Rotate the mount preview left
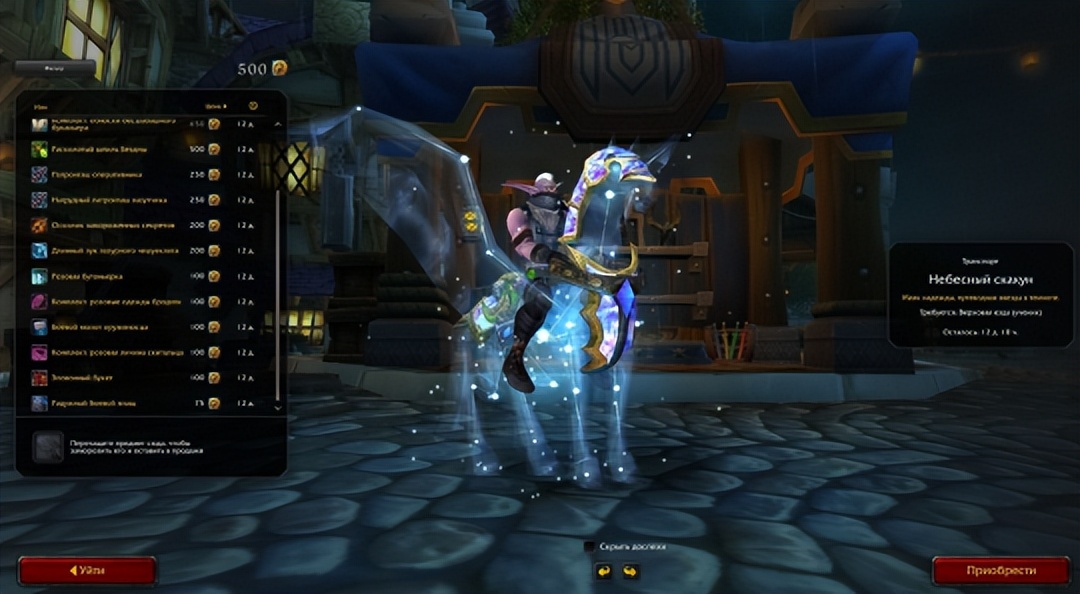Screen dimensions: 1080x594 603,572
